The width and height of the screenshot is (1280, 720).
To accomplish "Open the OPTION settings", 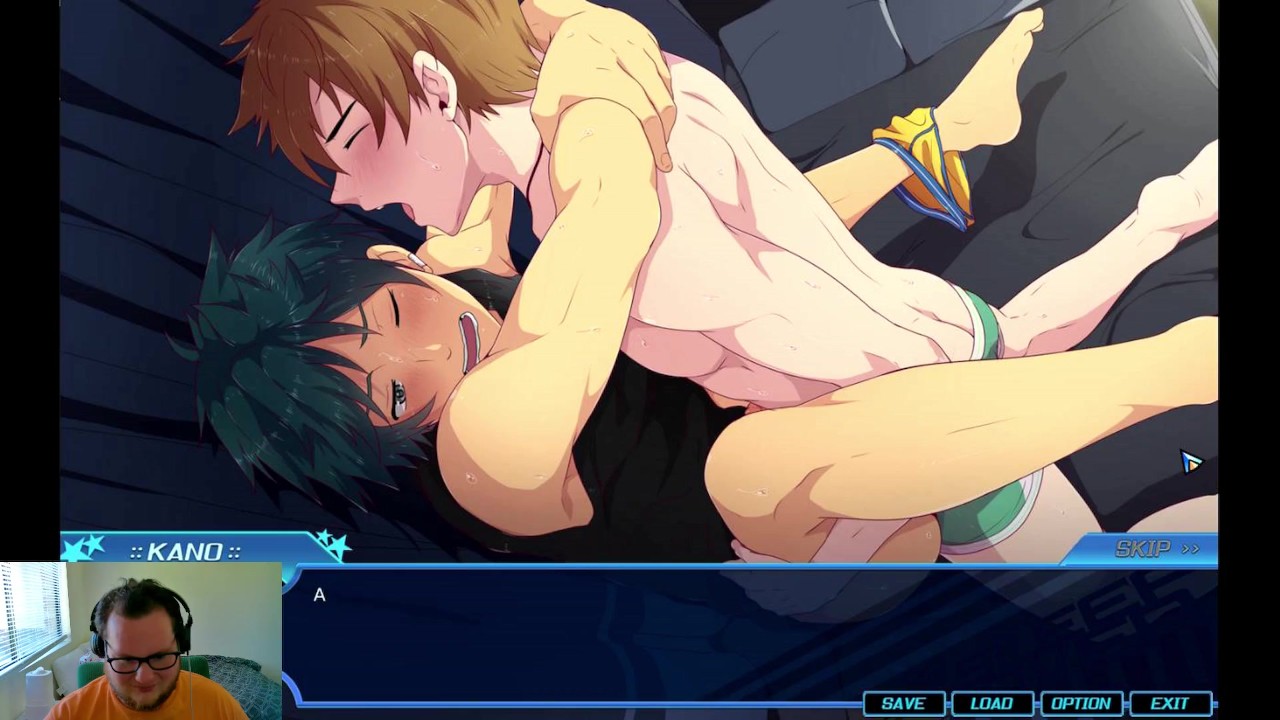I will click(x=1080, y=704).
